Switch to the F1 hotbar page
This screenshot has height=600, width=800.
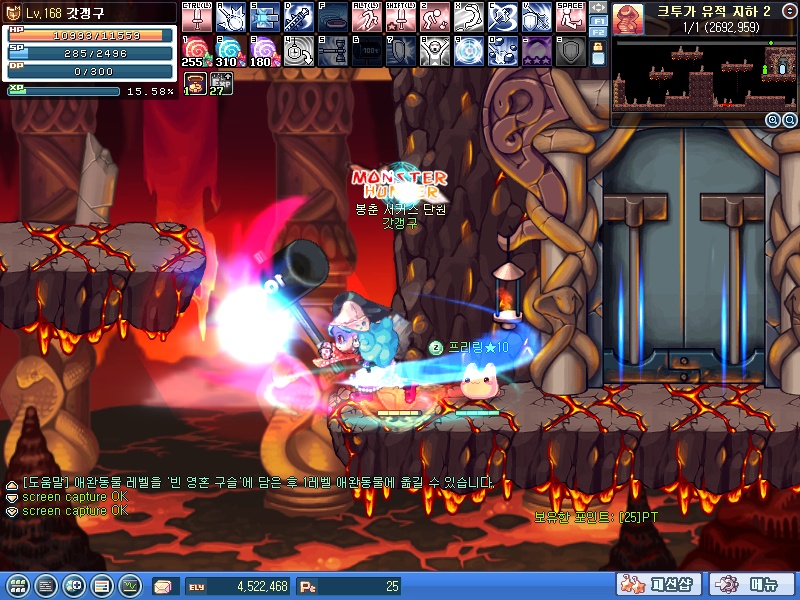pos(598,20)
